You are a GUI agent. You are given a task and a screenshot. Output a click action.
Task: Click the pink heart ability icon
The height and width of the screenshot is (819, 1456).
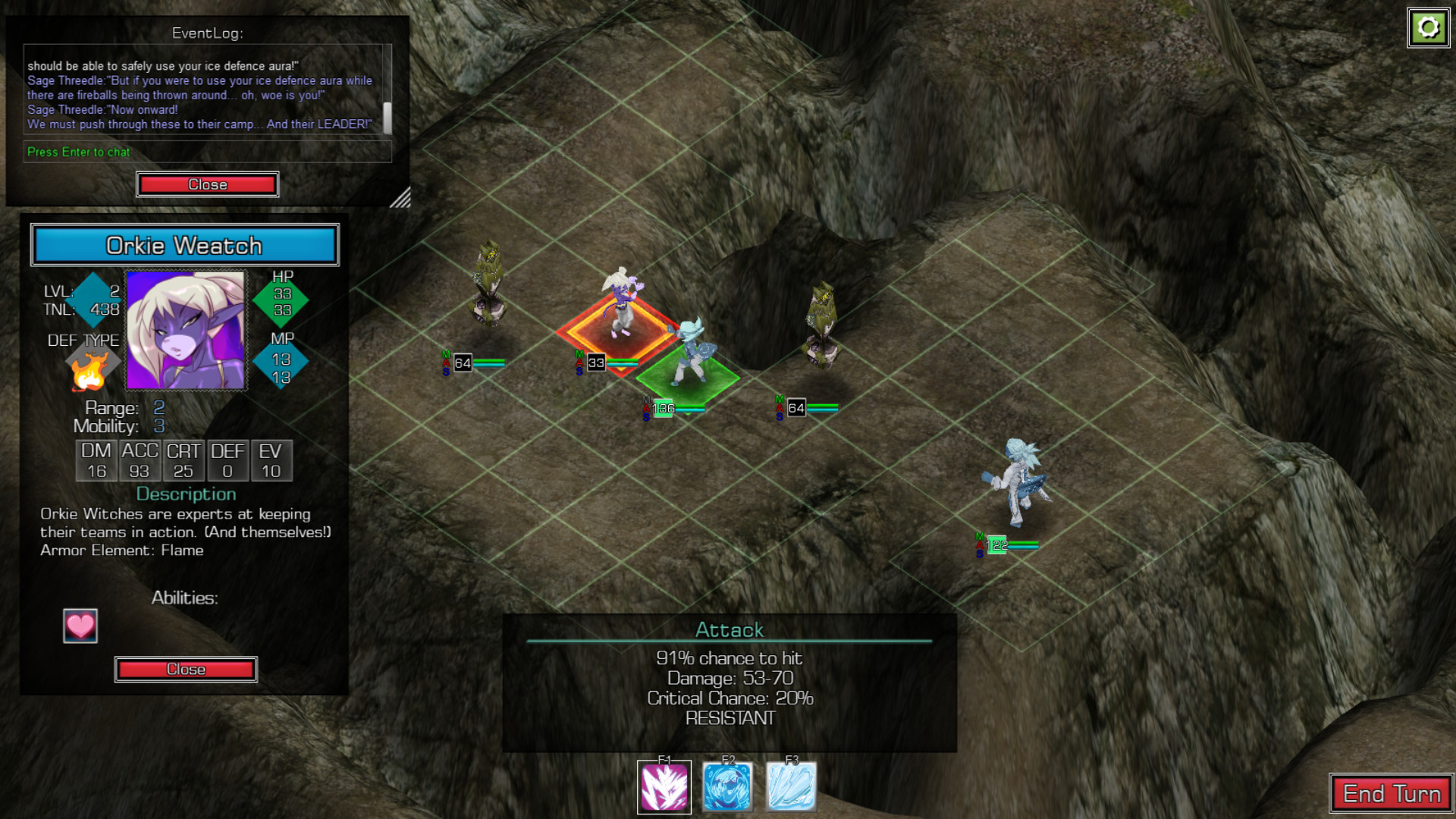click(x=80, y=626)
